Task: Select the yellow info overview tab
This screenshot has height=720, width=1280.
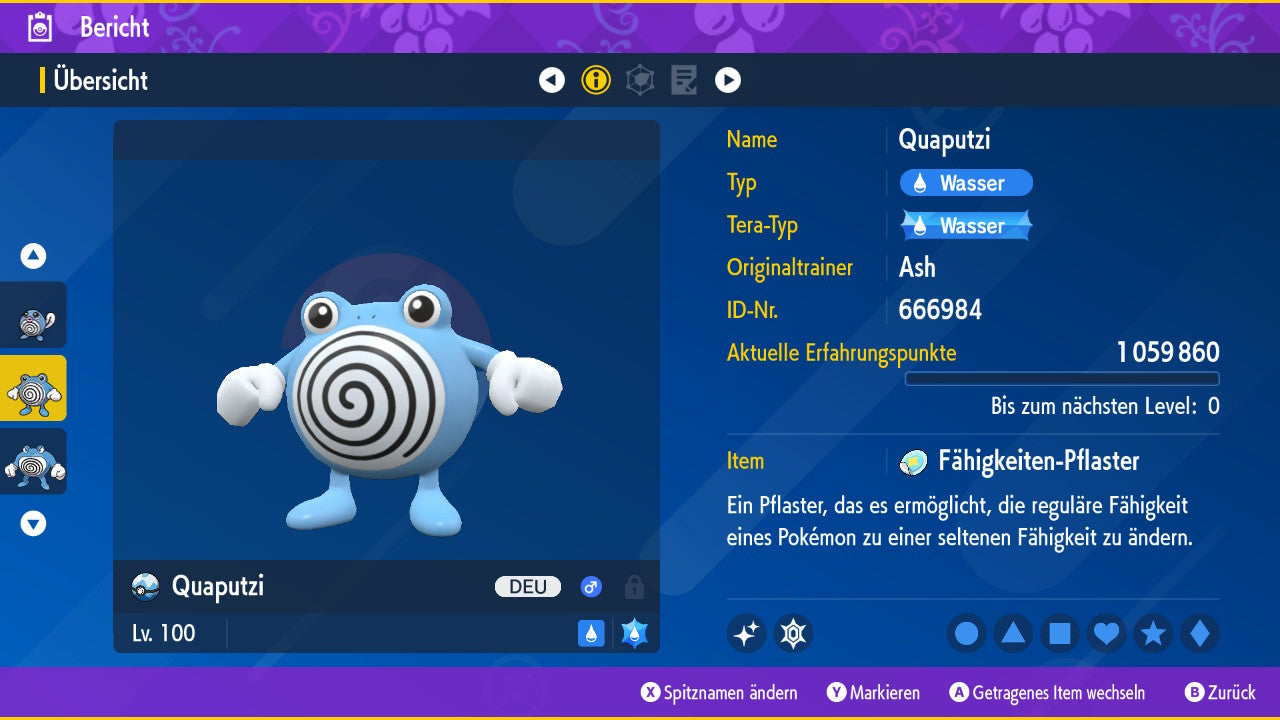Action: coord(596,80)
